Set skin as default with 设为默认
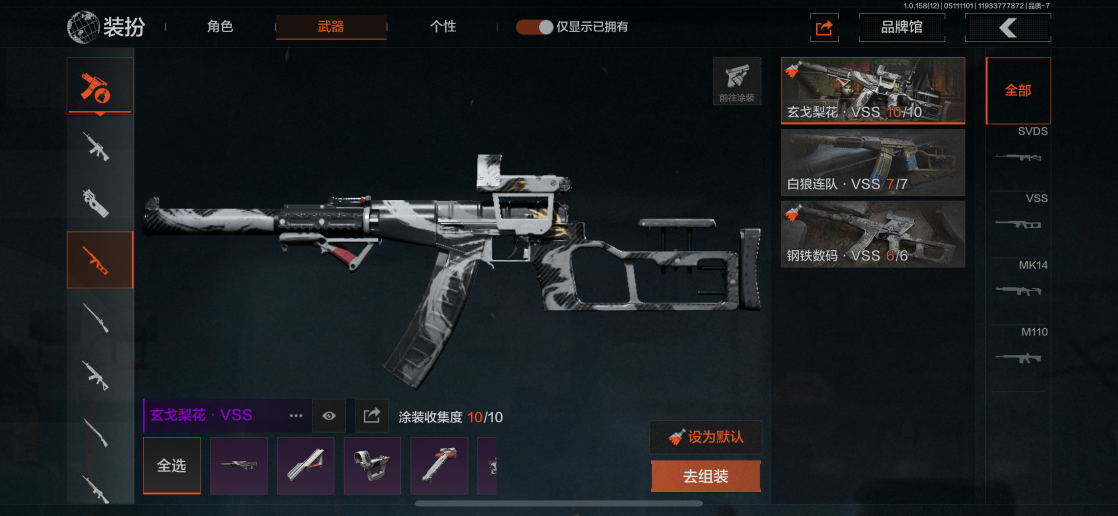Viewport: 1118px width, 516px height. (706, 437)
